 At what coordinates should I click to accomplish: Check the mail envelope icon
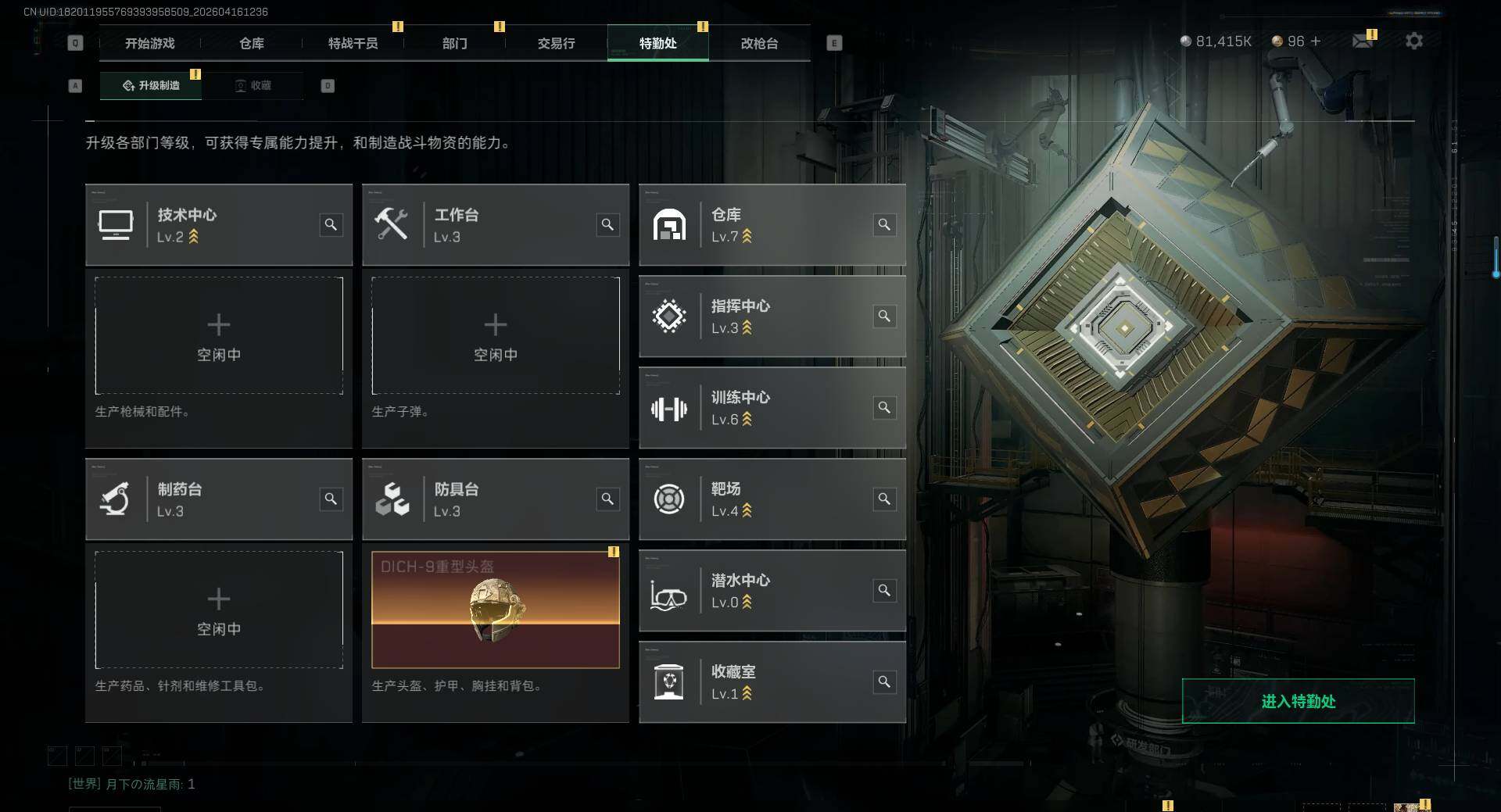coord(1362,41)
